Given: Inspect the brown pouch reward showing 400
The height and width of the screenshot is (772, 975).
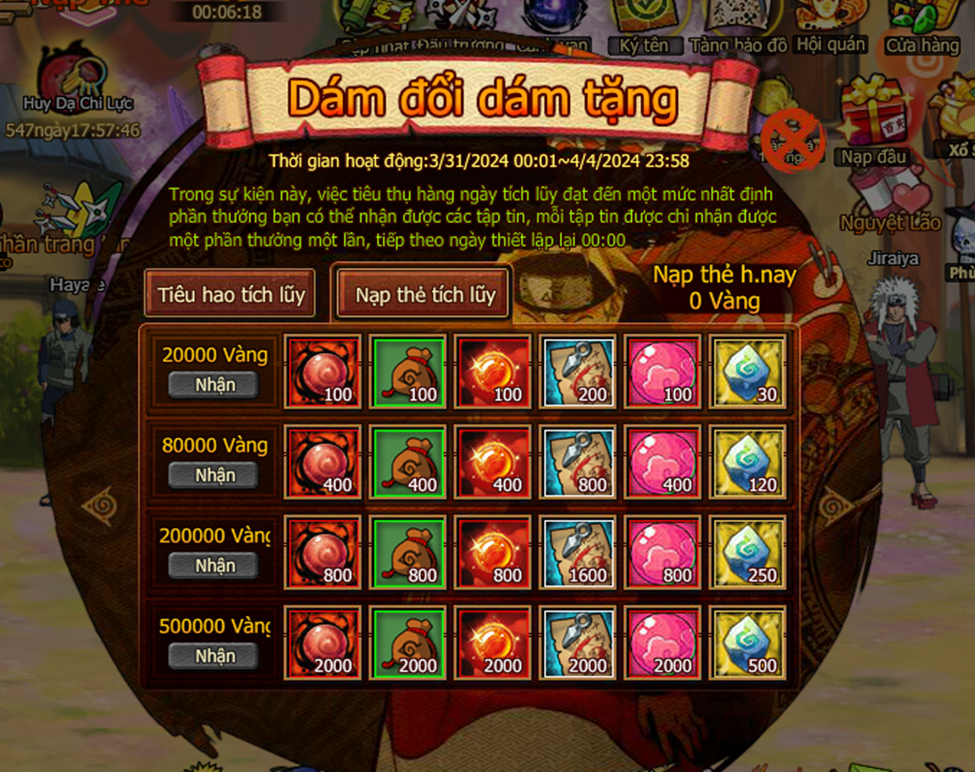Looking at the screenshot, I should 408,462.
